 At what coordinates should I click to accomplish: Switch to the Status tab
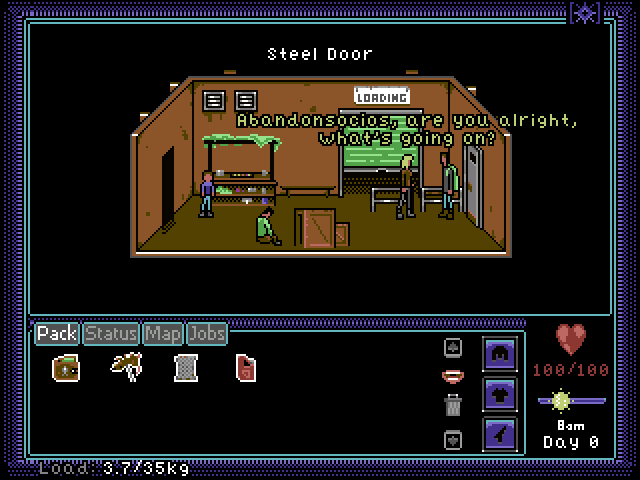click(110, 333)
